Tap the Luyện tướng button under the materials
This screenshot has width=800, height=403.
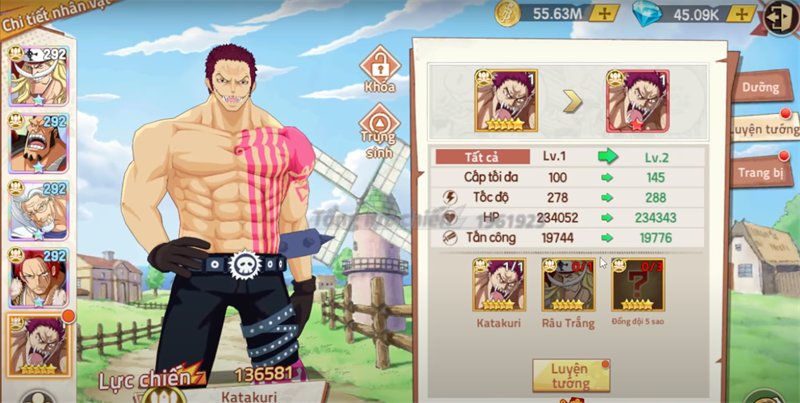571,375
